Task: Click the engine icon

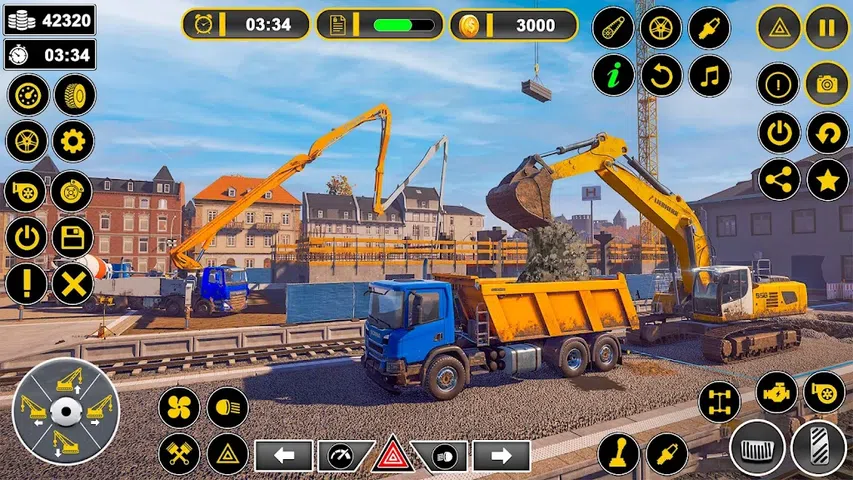Action: pyautogui.click(x=777, y=392)
